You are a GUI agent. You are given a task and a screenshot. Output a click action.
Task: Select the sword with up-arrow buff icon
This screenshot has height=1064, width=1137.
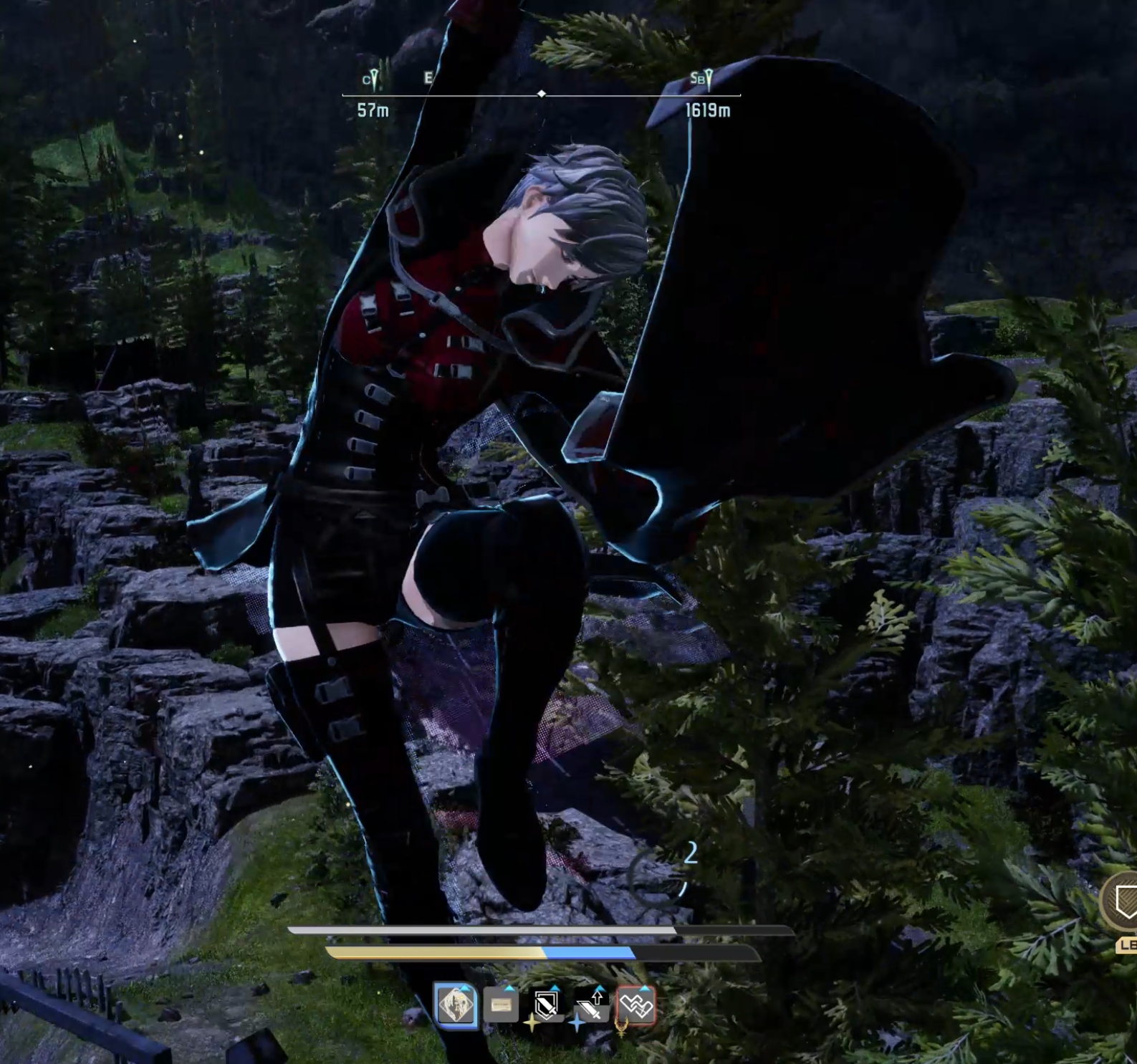pyautogui.click(x=591, y=1007)
